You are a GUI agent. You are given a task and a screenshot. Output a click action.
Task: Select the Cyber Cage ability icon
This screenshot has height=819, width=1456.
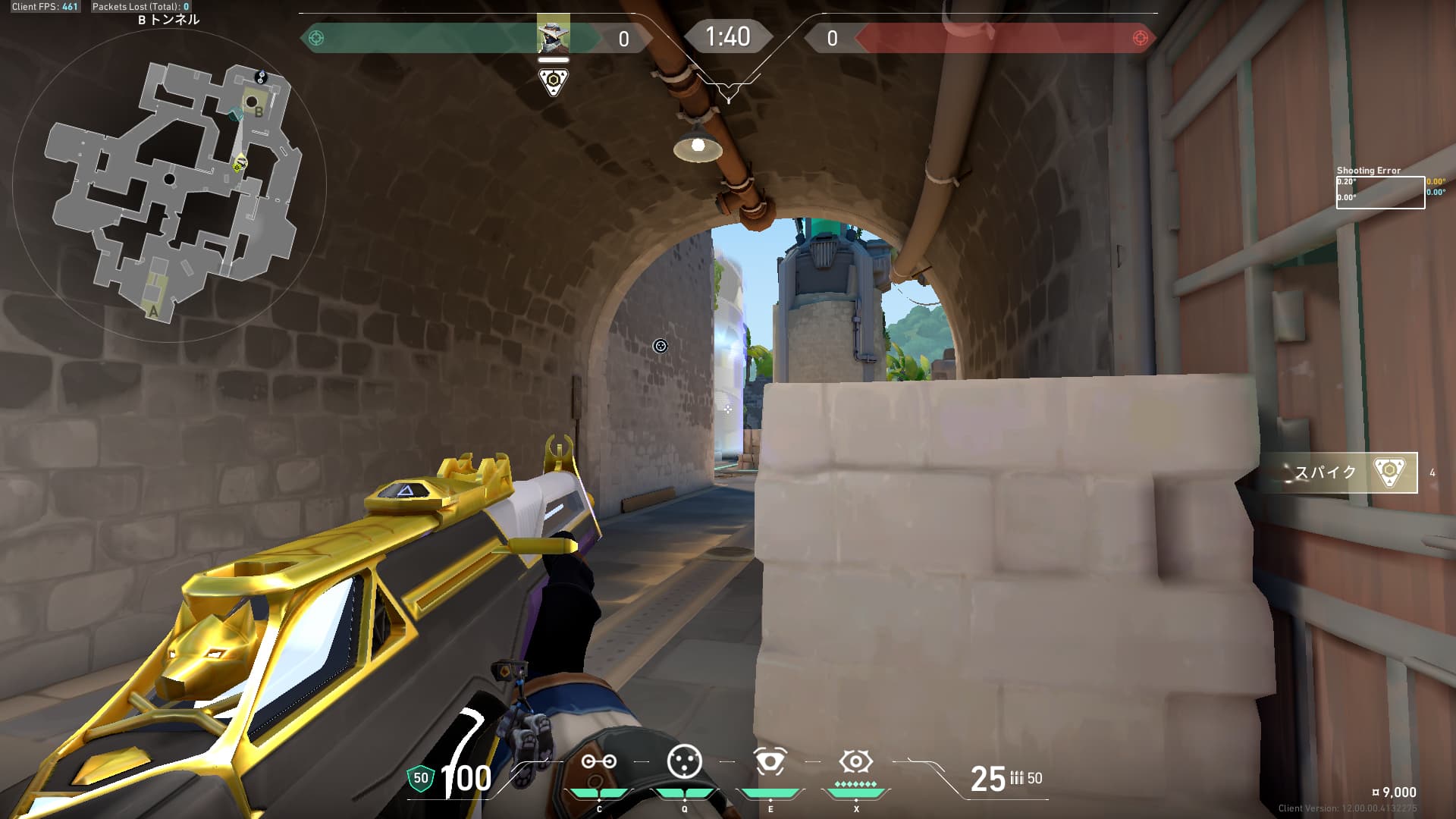click(x=684, y=761)
